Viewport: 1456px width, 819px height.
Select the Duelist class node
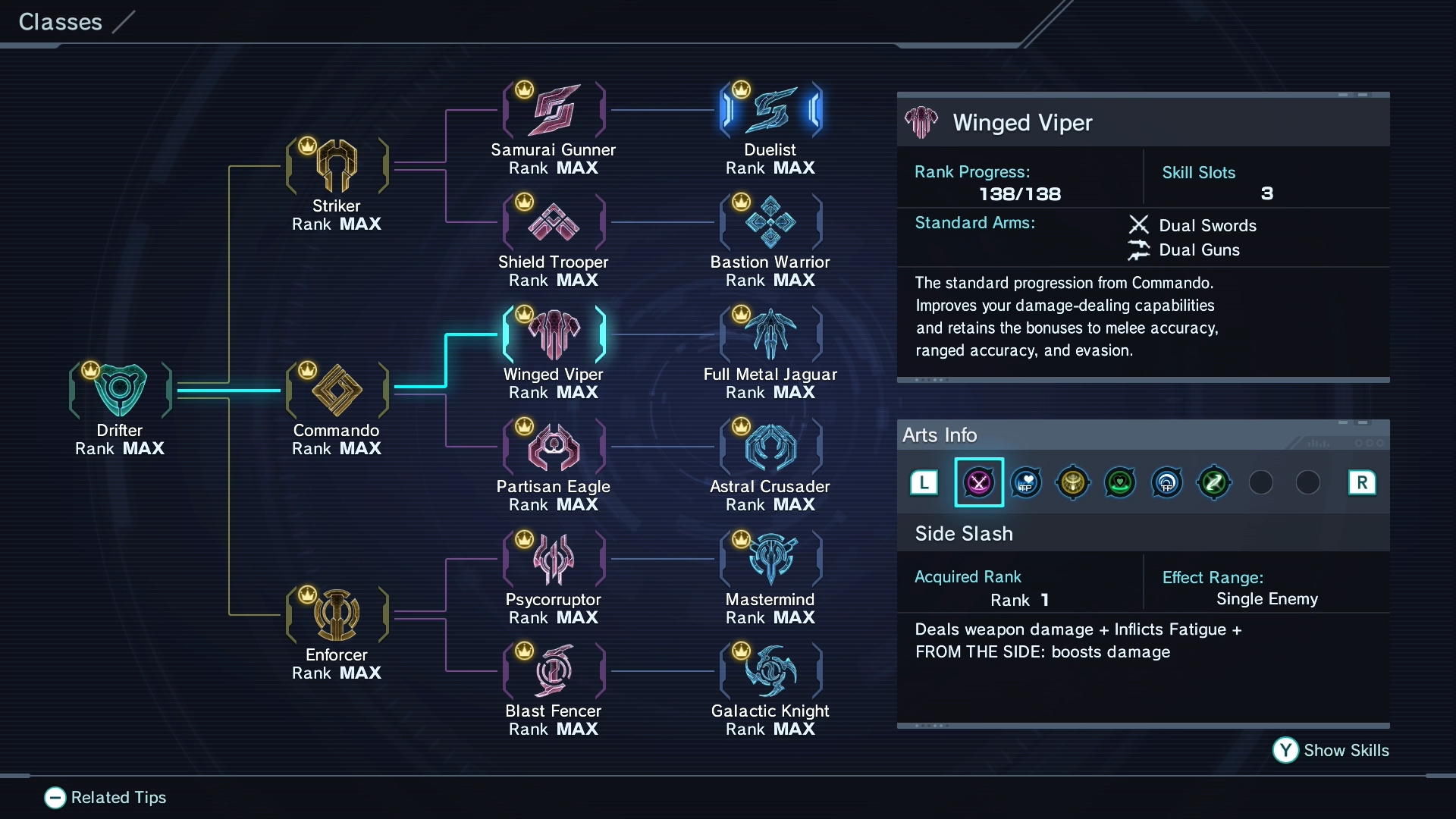[770, 110]
